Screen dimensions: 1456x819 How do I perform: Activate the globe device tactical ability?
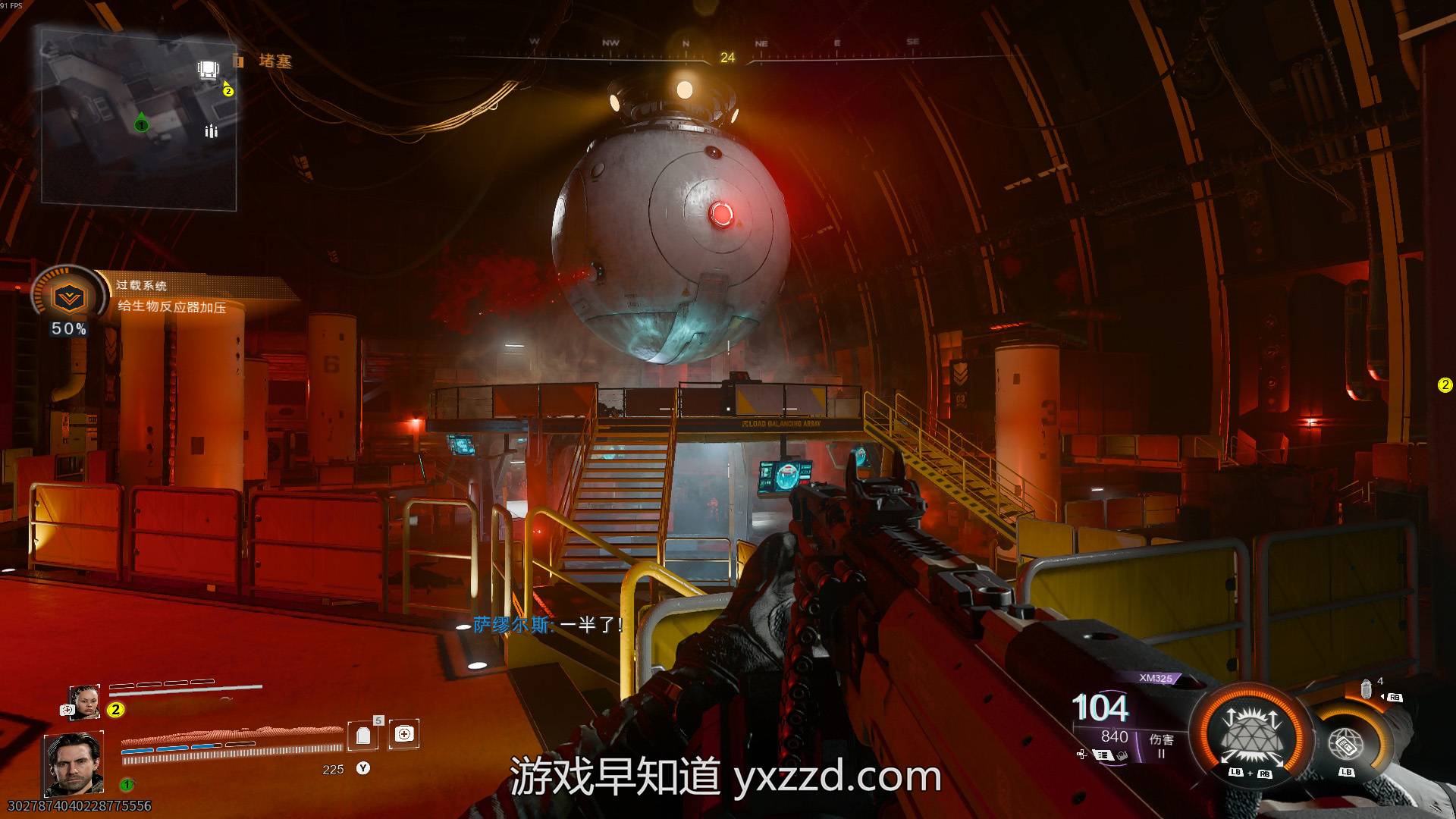click(1346, 744)
